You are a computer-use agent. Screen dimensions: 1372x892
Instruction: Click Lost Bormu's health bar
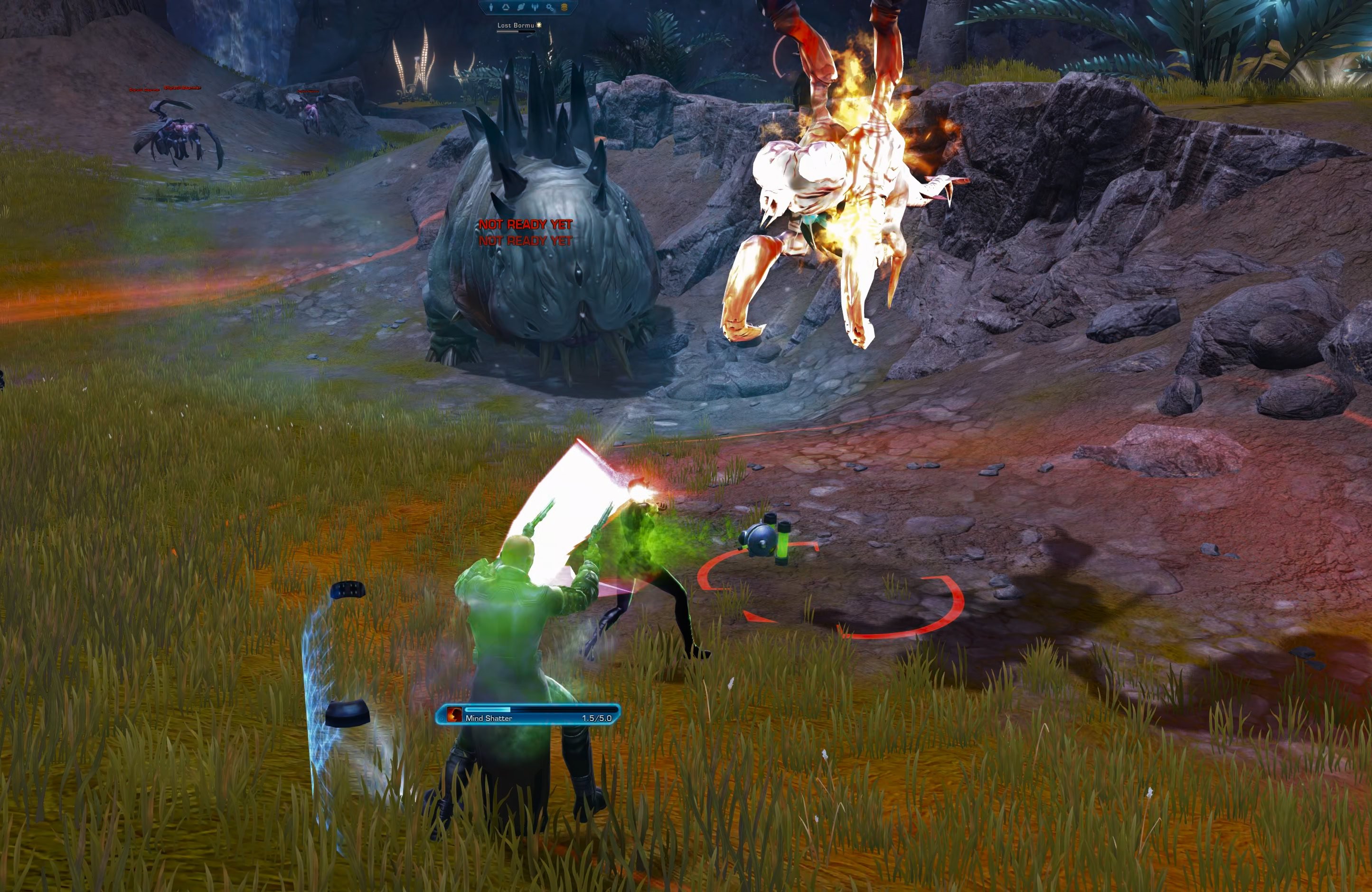(516, 33)
